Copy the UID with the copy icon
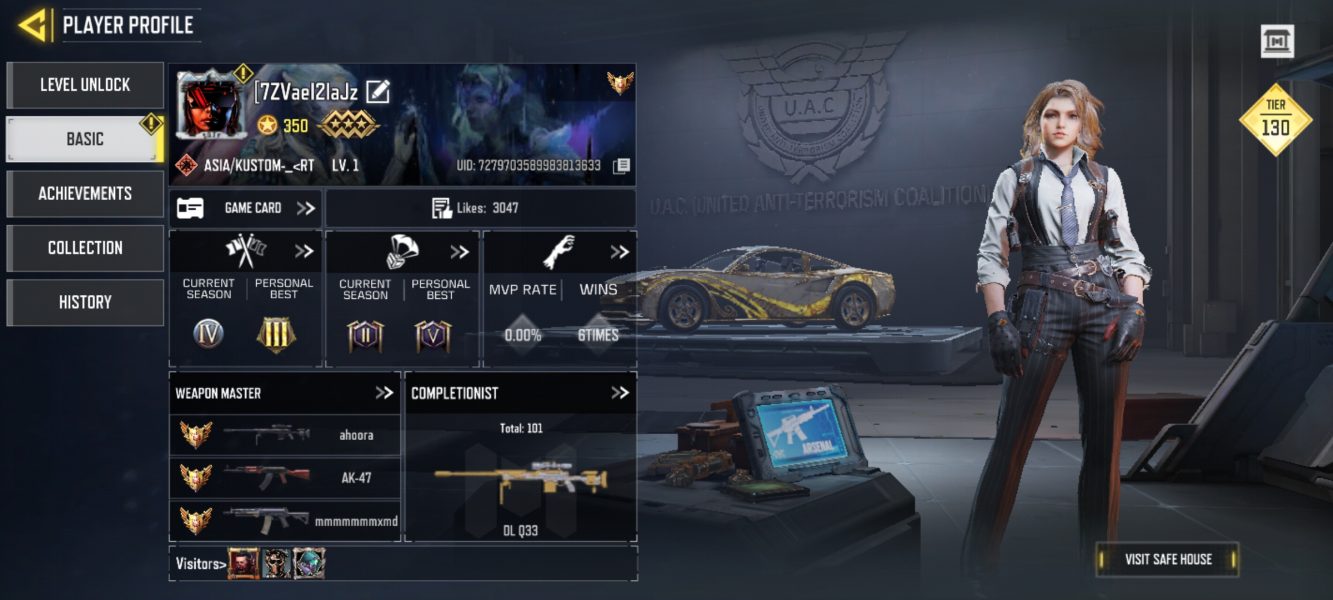The height and width of the screenshot is (600, 1333). 621,165
